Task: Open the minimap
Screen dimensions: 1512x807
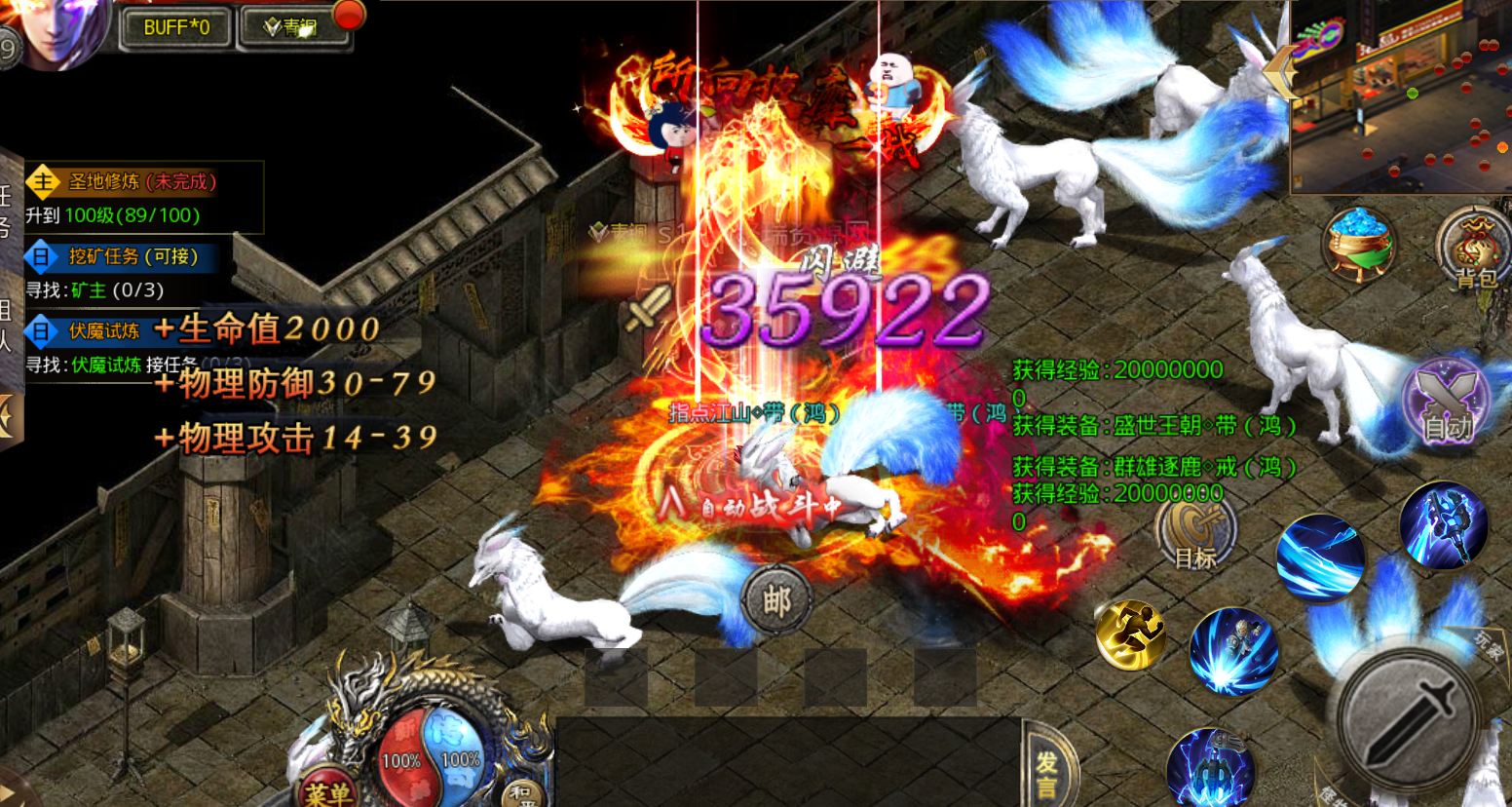Action: coord(1401,96)
